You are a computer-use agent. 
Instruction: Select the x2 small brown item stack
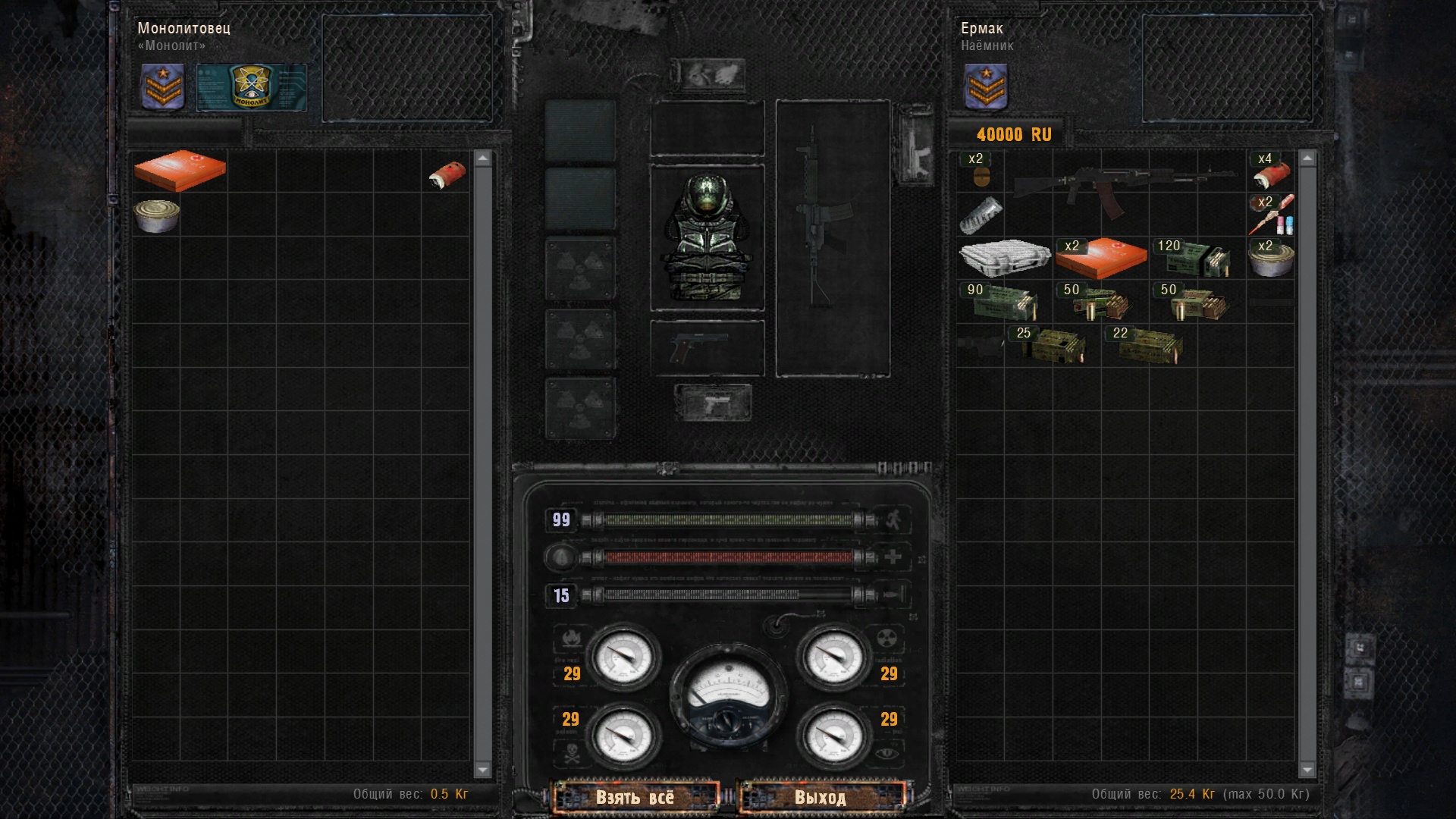tap(981, 173)
